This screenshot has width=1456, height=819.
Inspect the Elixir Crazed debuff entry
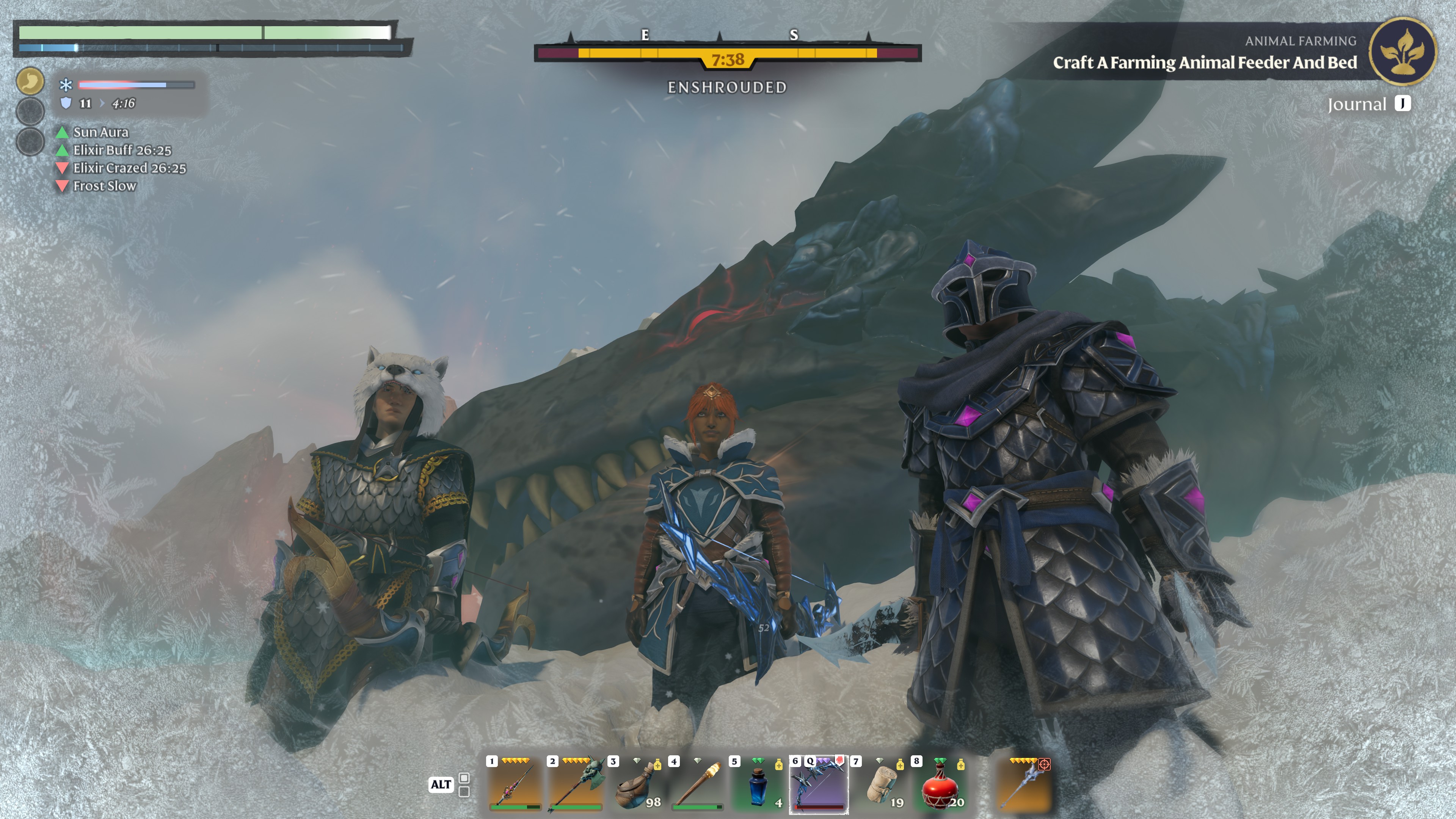129,168
